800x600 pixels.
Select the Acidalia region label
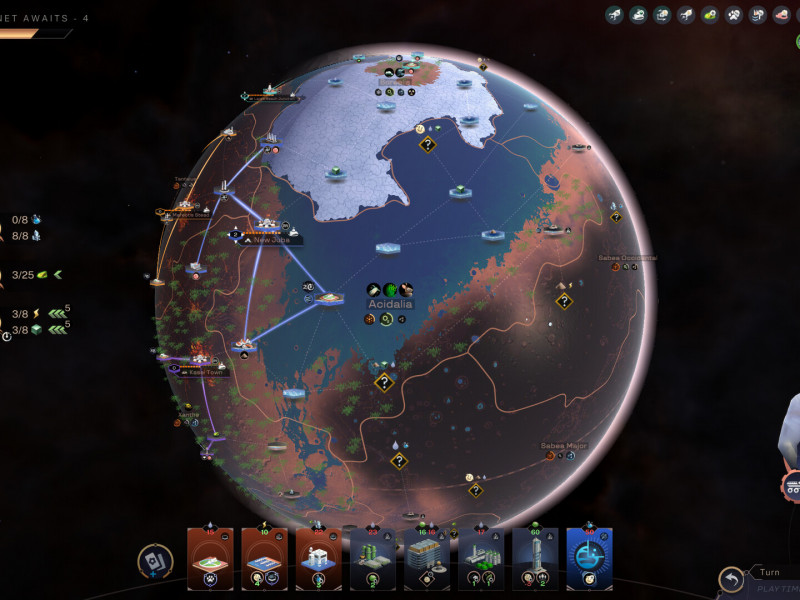(x=390, y=303)
